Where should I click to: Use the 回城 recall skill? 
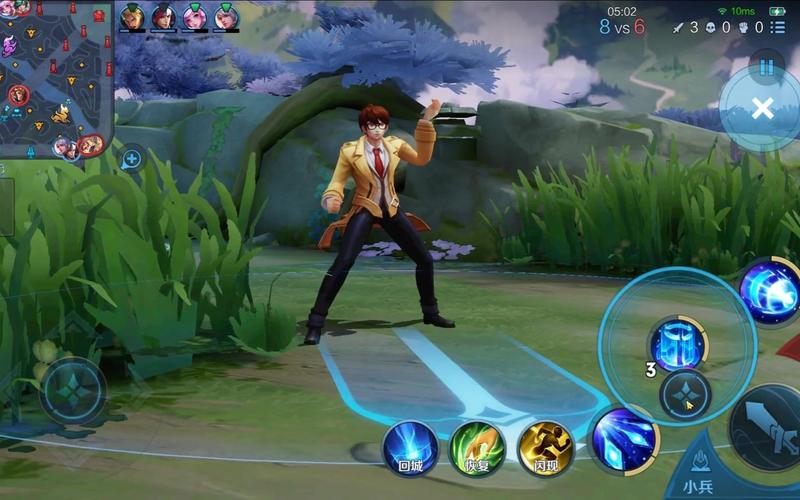click(x=411, y=447)
